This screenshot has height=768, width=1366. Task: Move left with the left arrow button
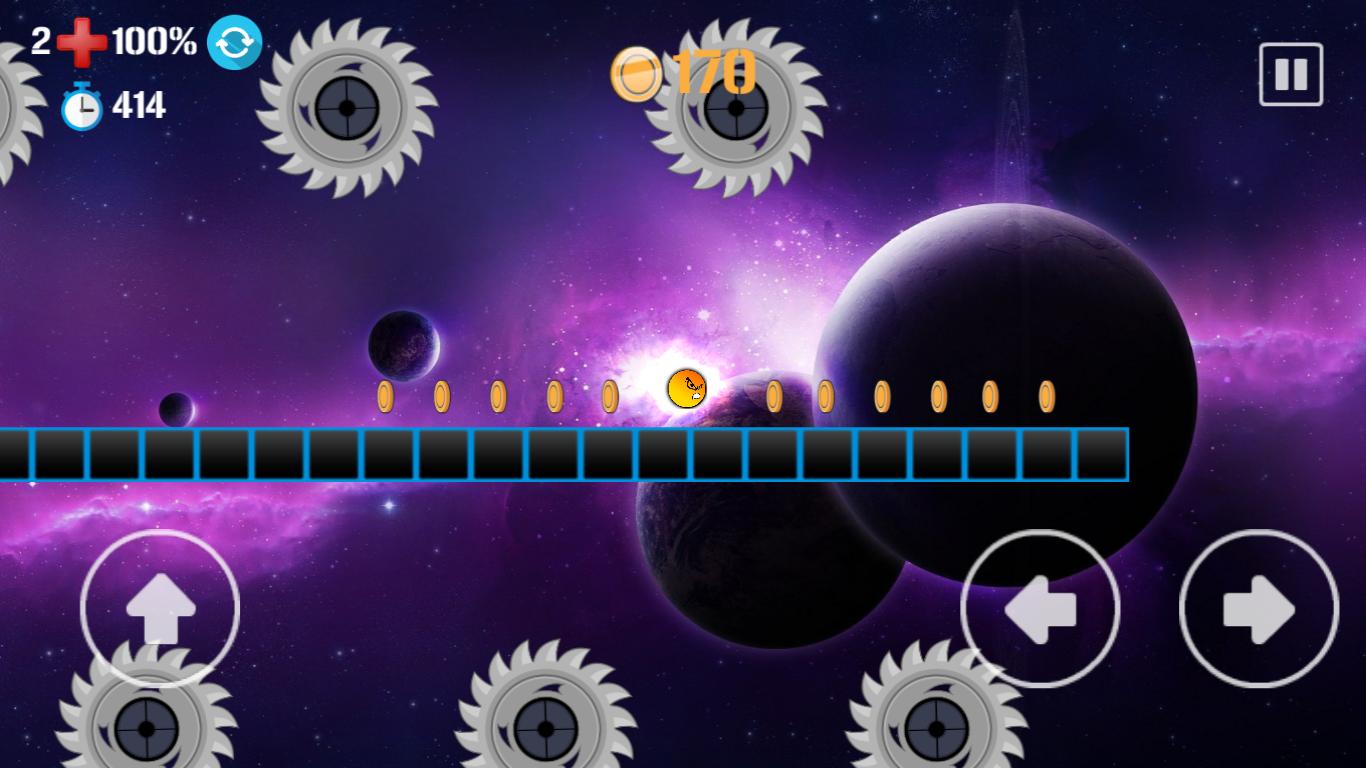click(x=1039, y=608)
